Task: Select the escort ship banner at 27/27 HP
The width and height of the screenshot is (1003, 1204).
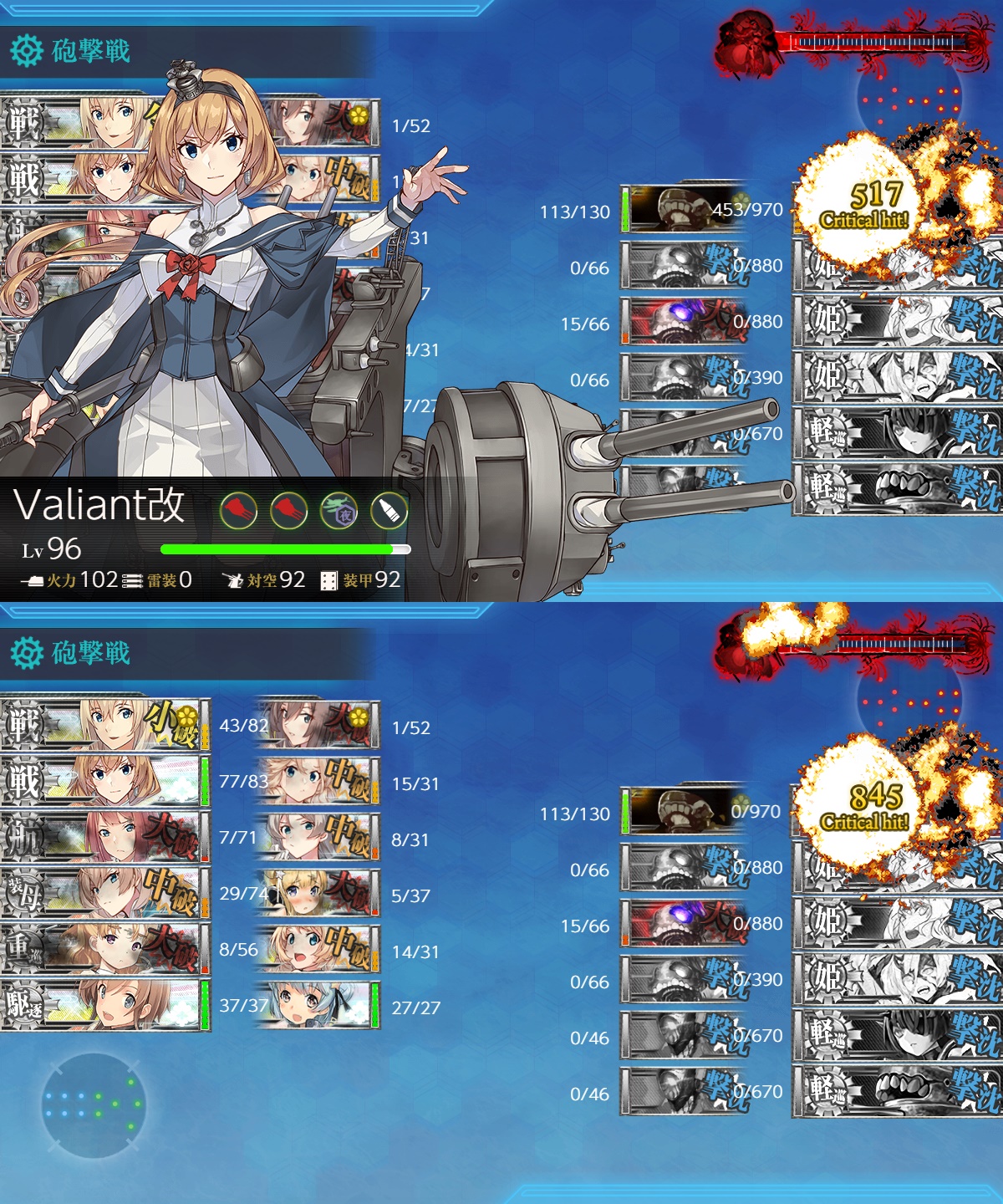Action: click(x=318, y=1006)
